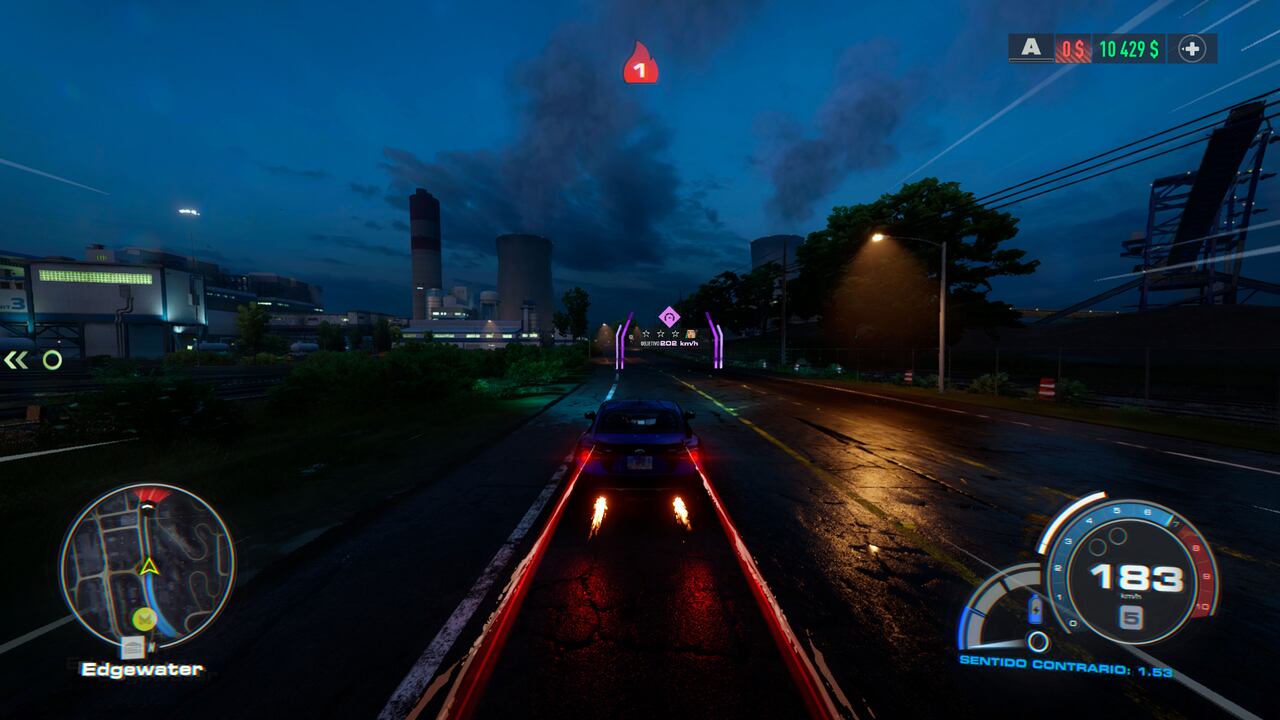The width and height of the screenshot is (1280, 720).
Task: Expand the OBJETIVO 202 km/h banner
Action: click(670, 343)
